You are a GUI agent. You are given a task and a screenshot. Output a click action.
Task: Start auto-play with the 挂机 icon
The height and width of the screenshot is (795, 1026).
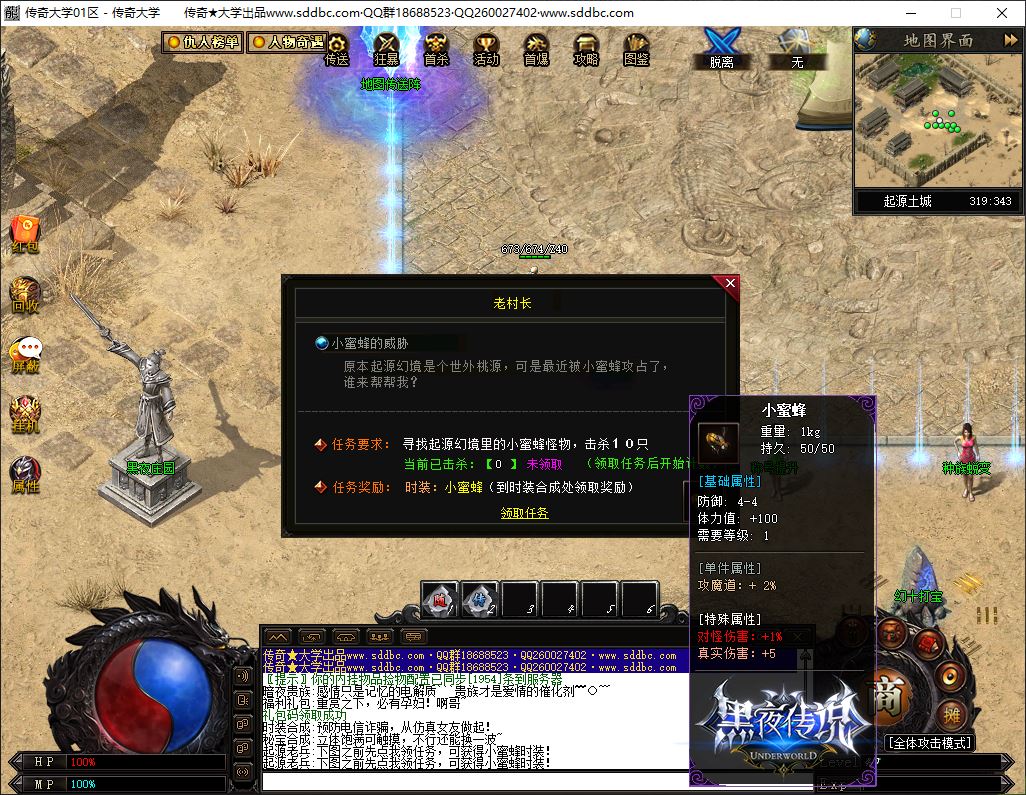pos(25,414)
